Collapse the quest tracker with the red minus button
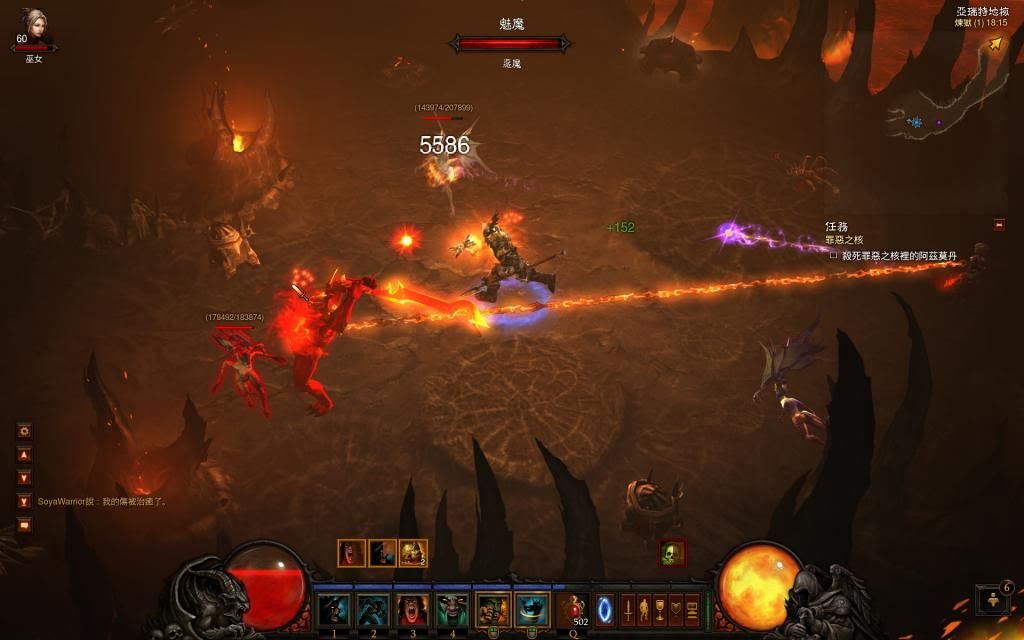The height and width of the screenshot is (640, 1024). tap(999, 225)
